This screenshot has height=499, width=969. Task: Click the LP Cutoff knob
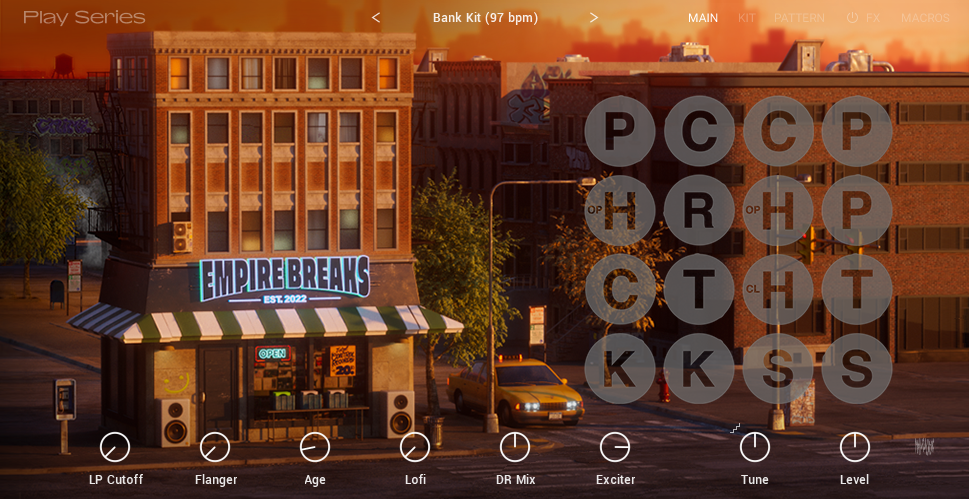[x=115, y=447]
